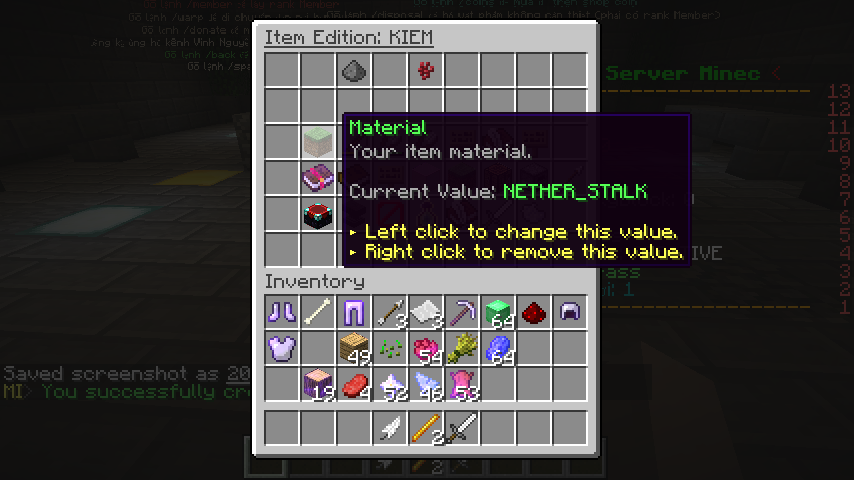This screenshot has height=480, width=854.
Task: Click the gunpowder item in the editor grid
Action: [x=353, y=71]
